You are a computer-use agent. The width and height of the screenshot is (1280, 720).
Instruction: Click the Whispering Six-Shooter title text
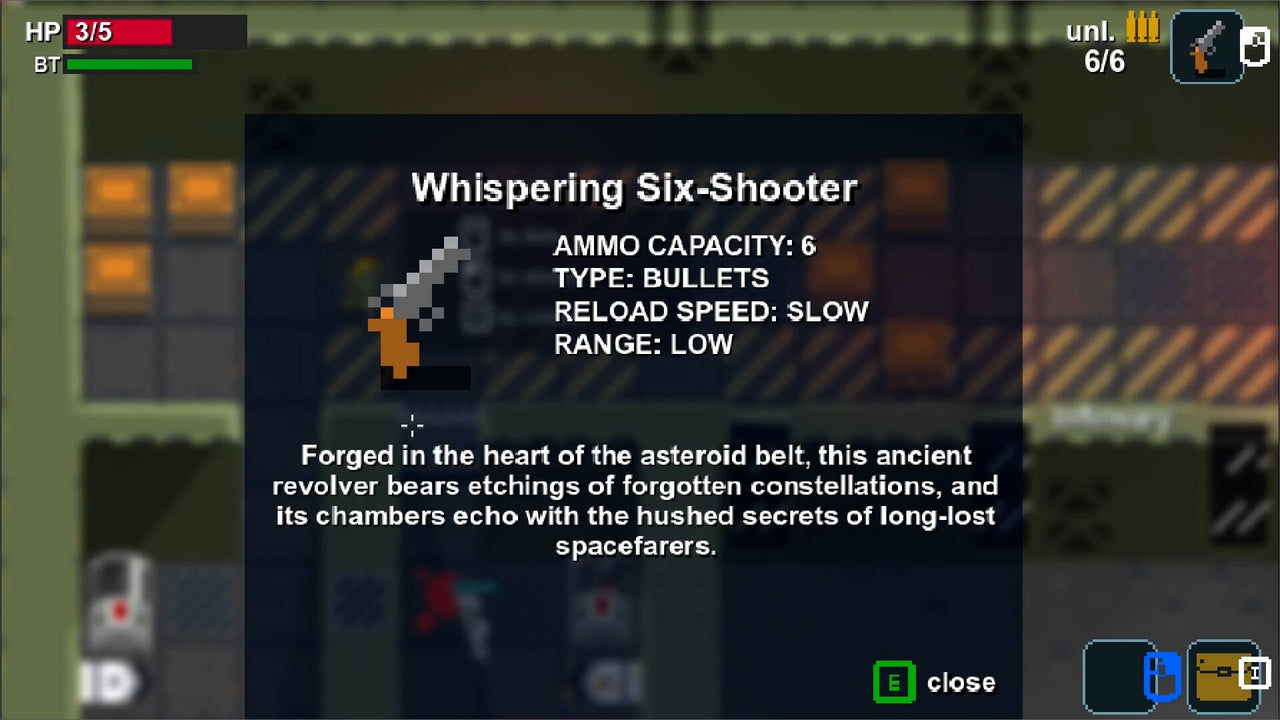(636, 187)
